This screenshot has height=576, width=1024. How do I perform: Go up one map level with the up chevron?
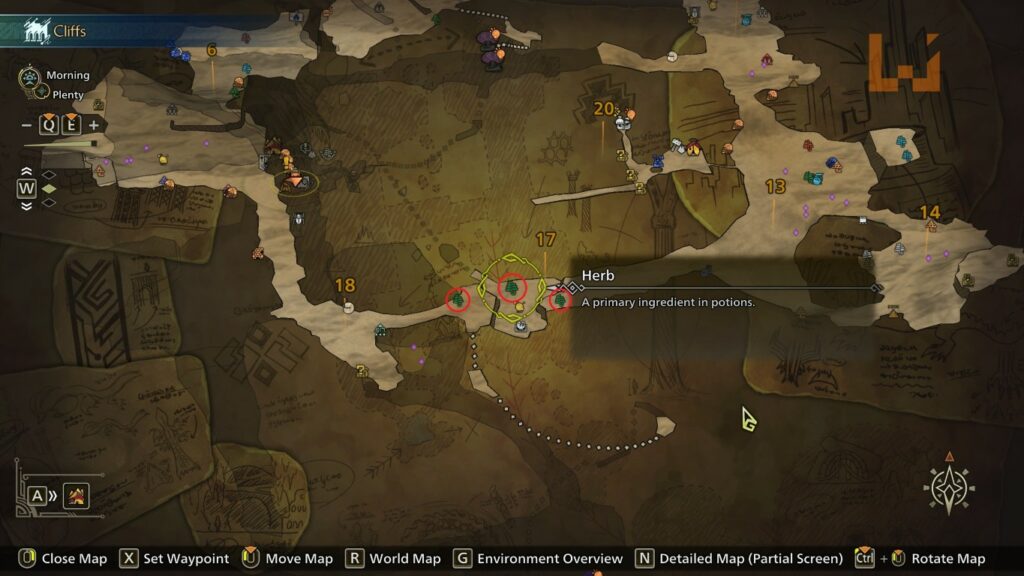click(26, 172)
